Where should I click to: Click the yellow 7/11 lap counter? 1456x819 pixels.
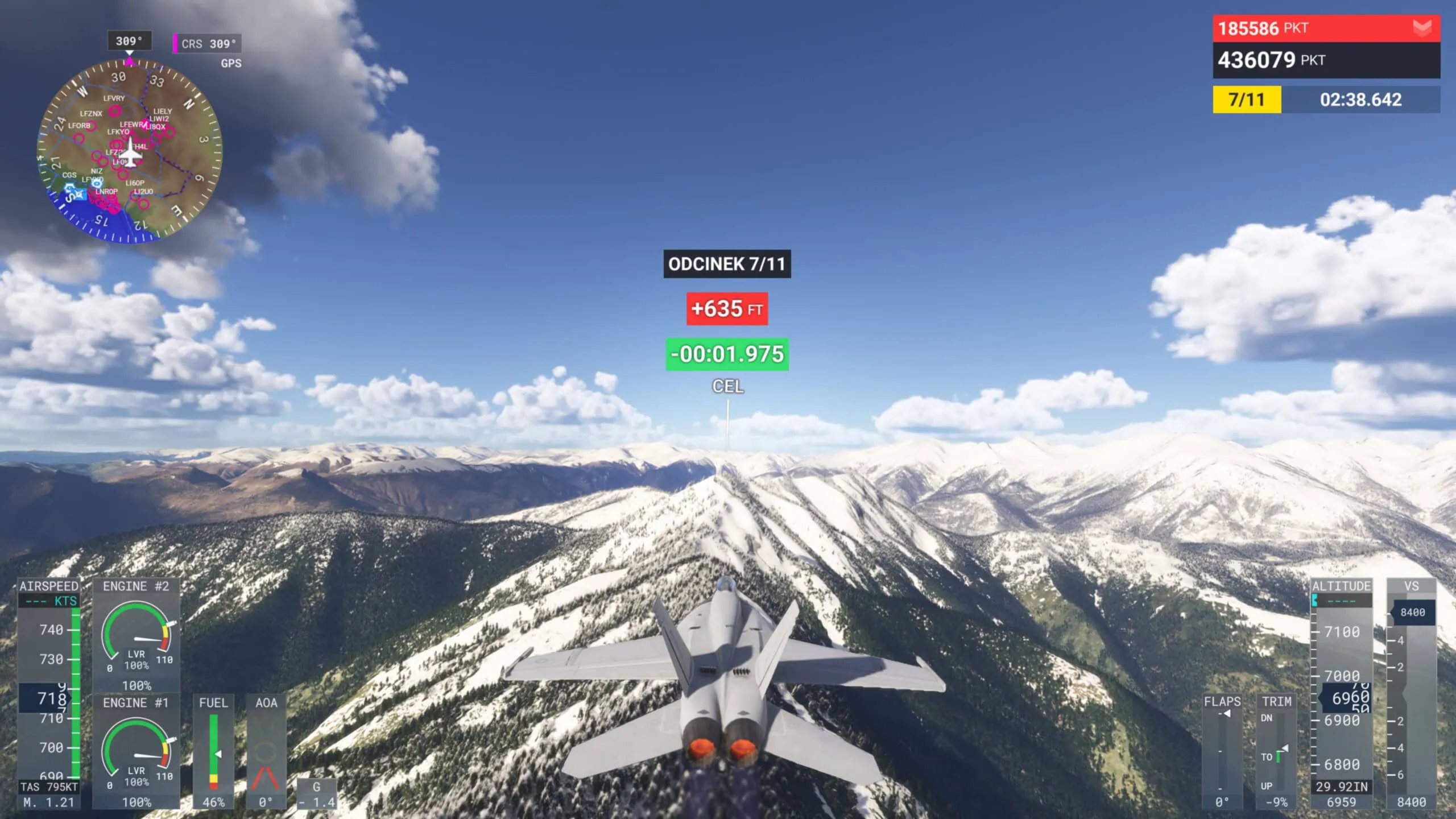[1246, 101]
